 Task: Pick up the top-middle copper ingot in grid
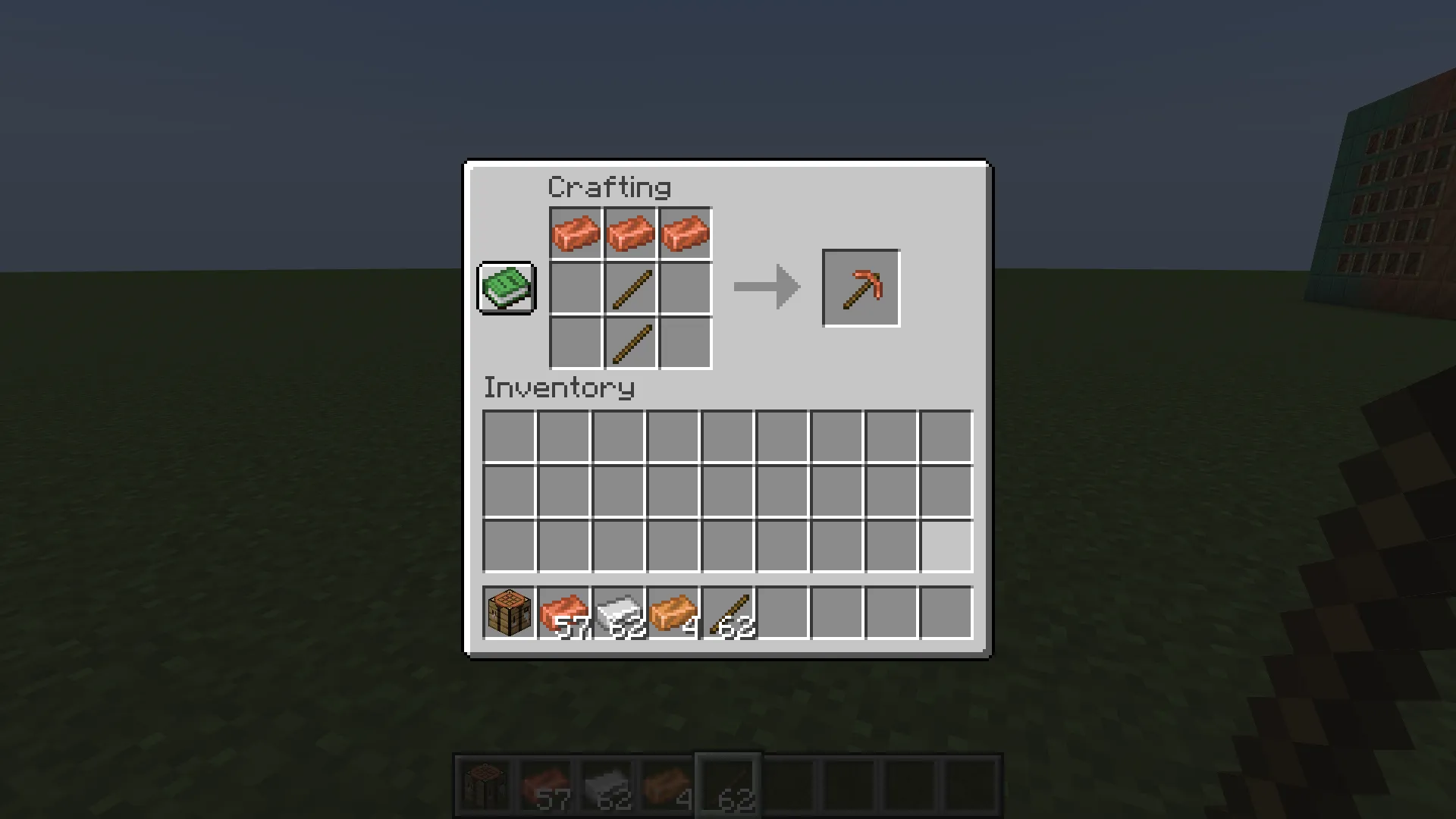(630, 233)
